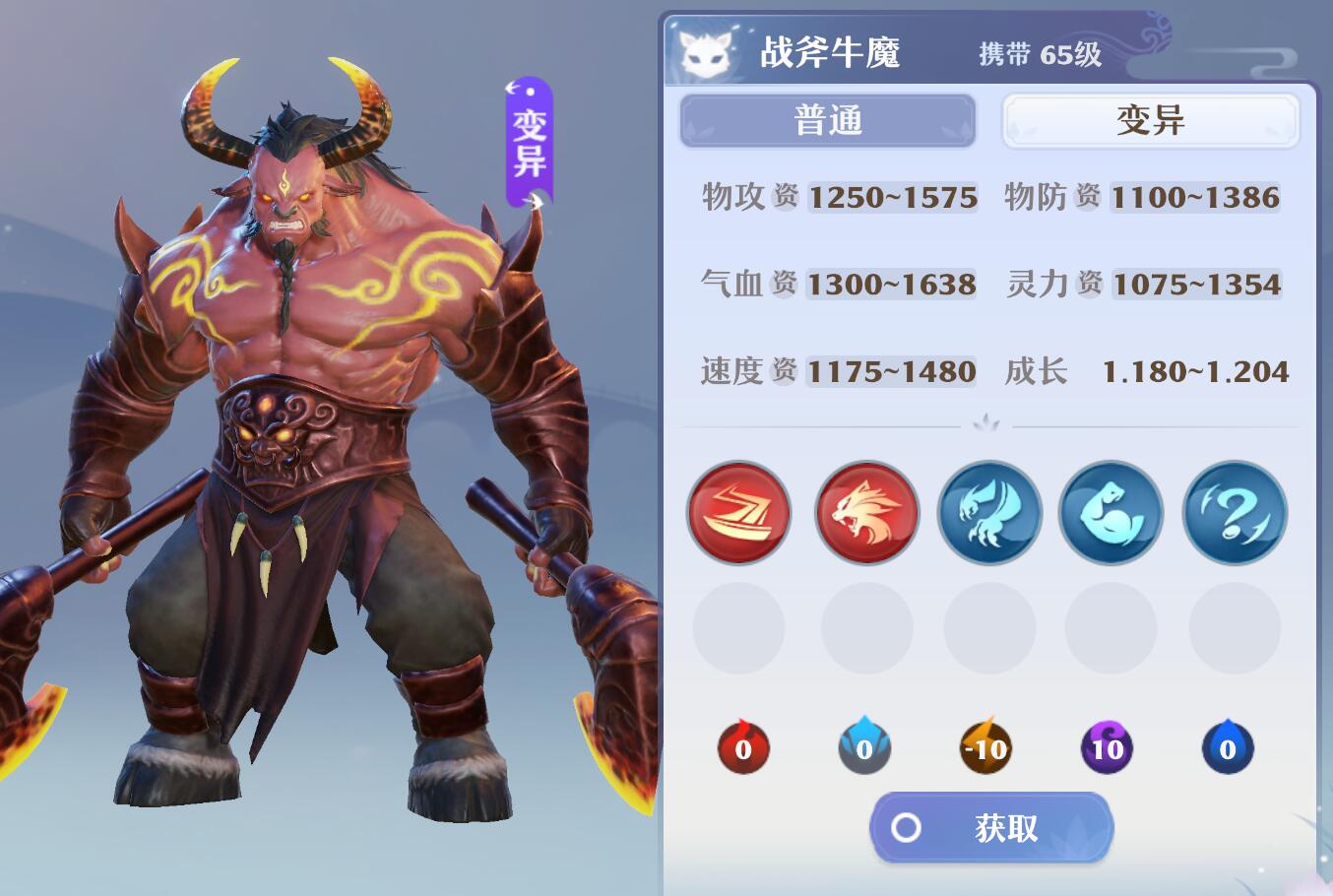Click the fire resistance icon showing 0
Image resolution: width=1333 pixels, height=896 pixels.
click(x=743, y=747)
